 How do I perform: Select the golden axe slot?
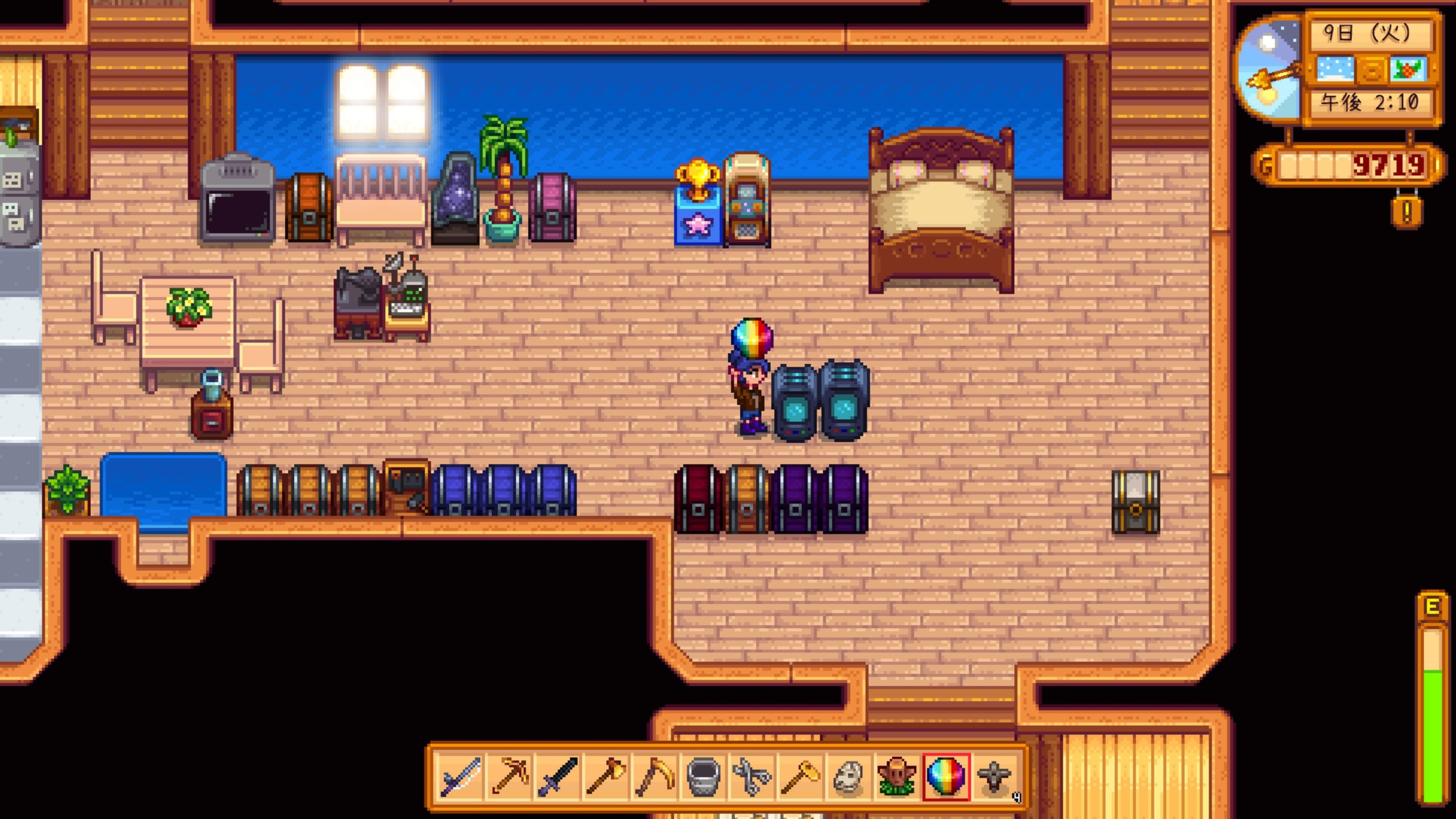tap(606, 776)
